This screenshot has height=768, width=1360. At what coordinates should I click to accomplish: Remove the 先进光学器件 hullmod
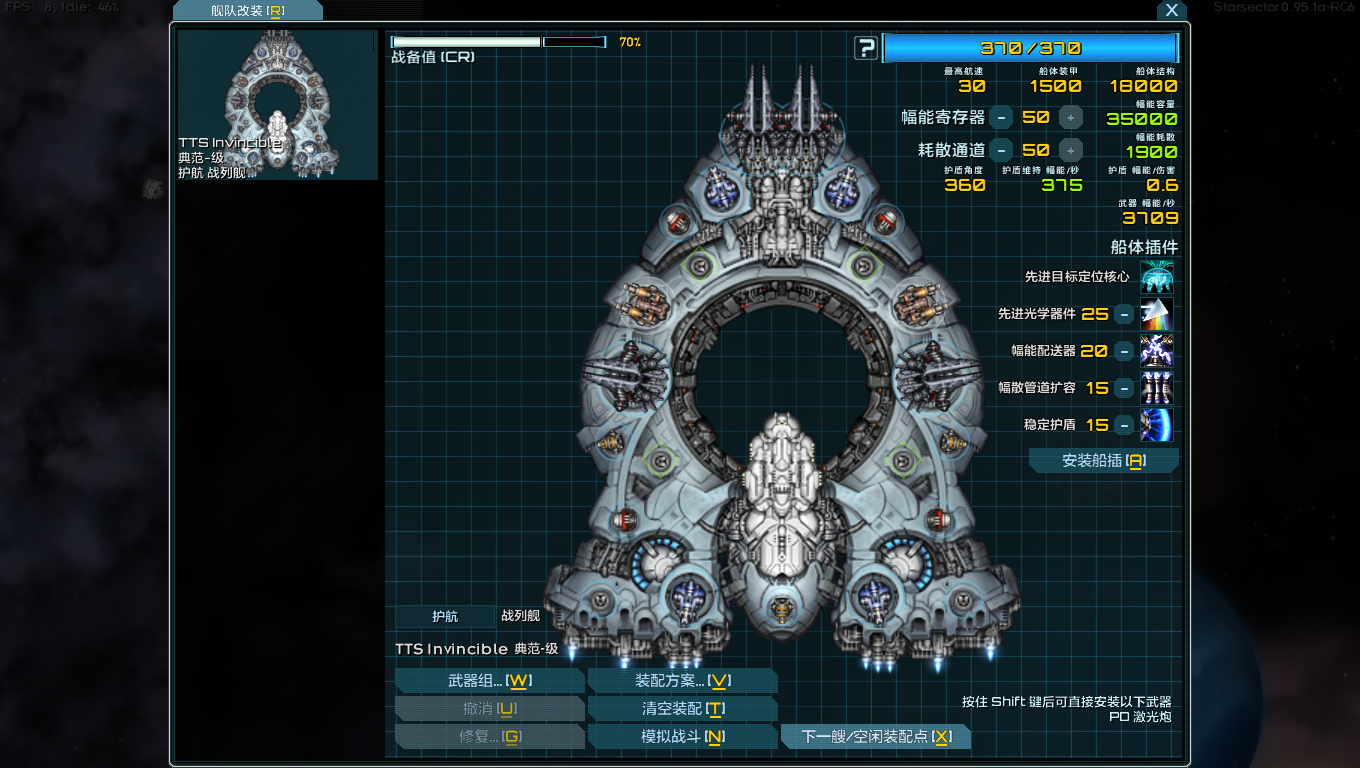click(x=1124, y=314)
